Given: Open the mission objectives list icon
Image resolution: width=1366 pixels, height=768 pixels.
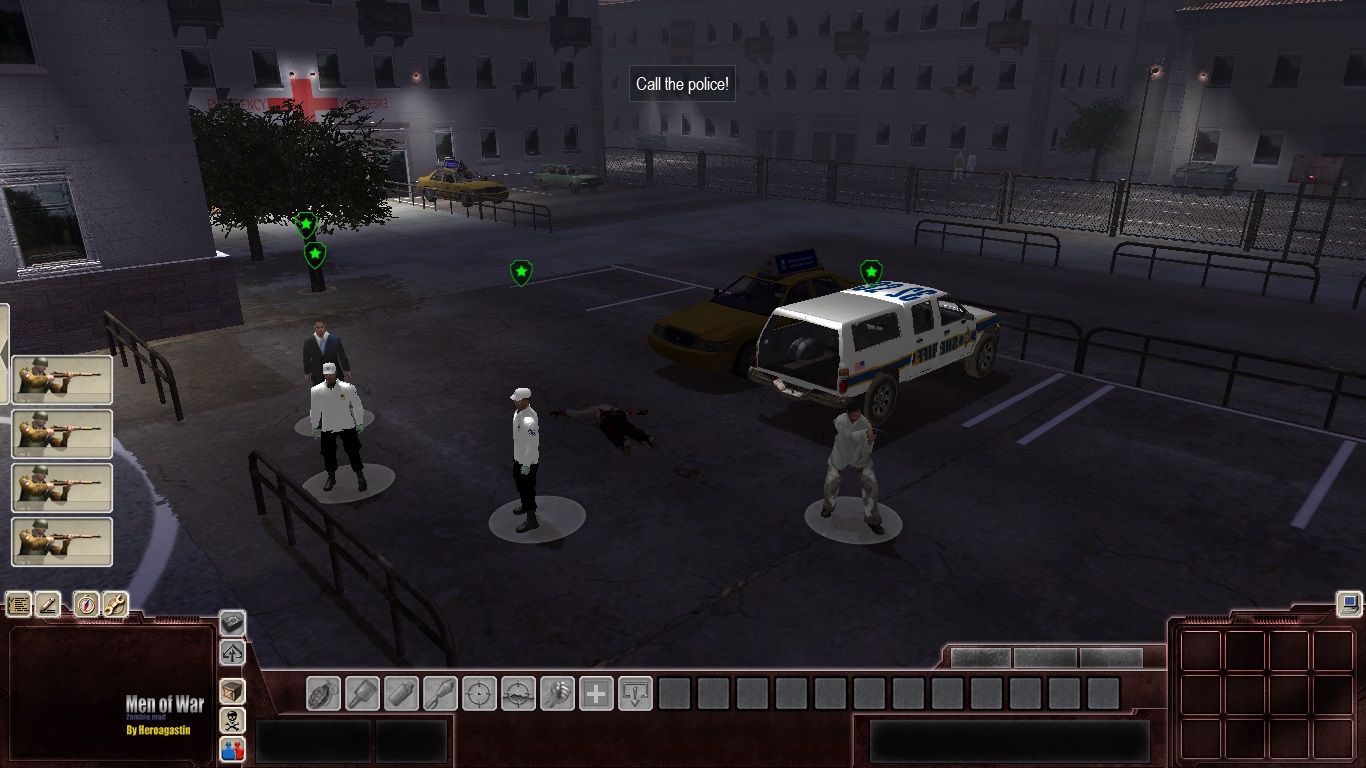Looking at the screenshot, I should [x=19, y=604].
